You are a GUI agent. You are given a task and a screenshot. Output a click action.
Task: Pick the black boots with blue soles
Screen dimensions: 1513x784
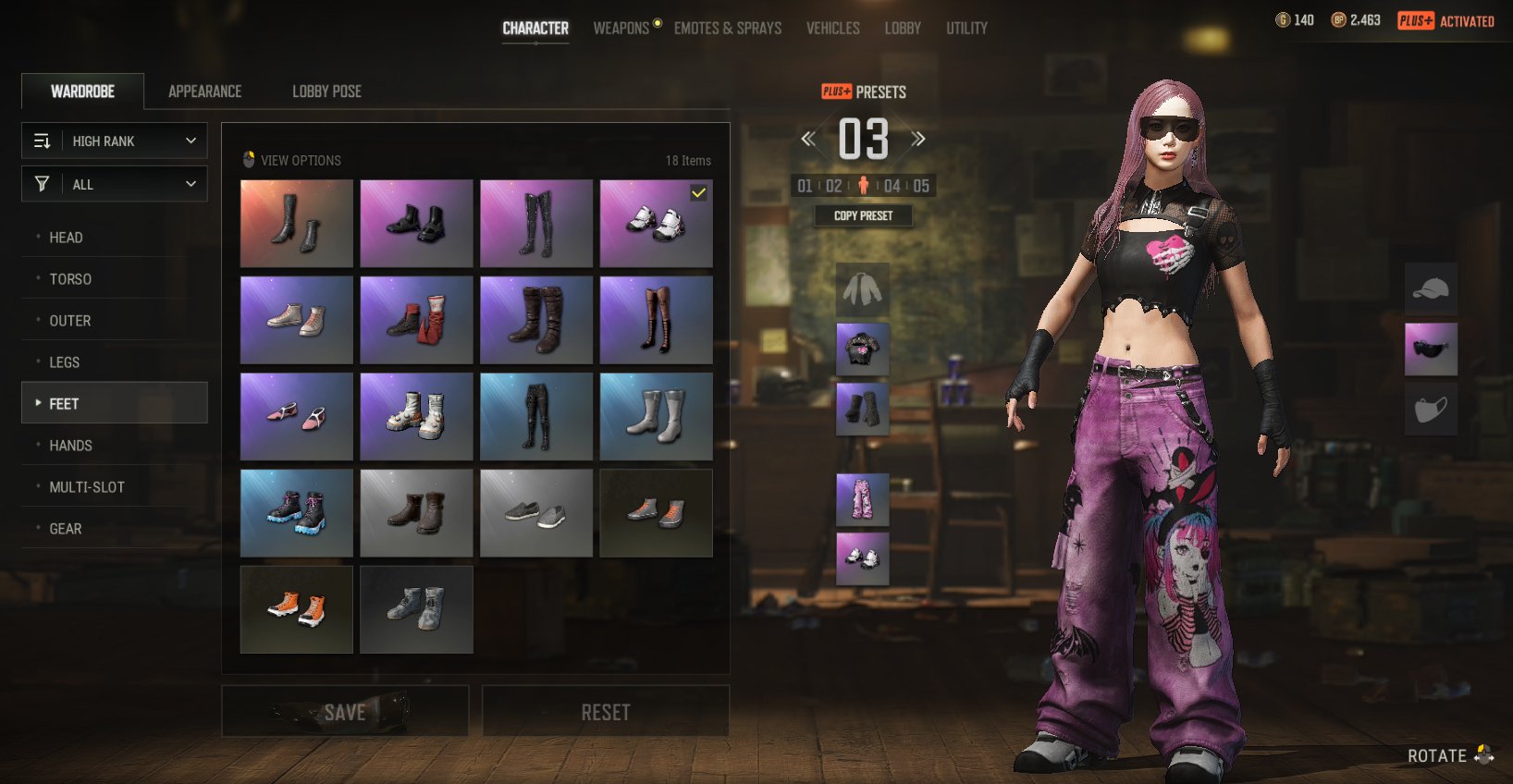(296, 513)
